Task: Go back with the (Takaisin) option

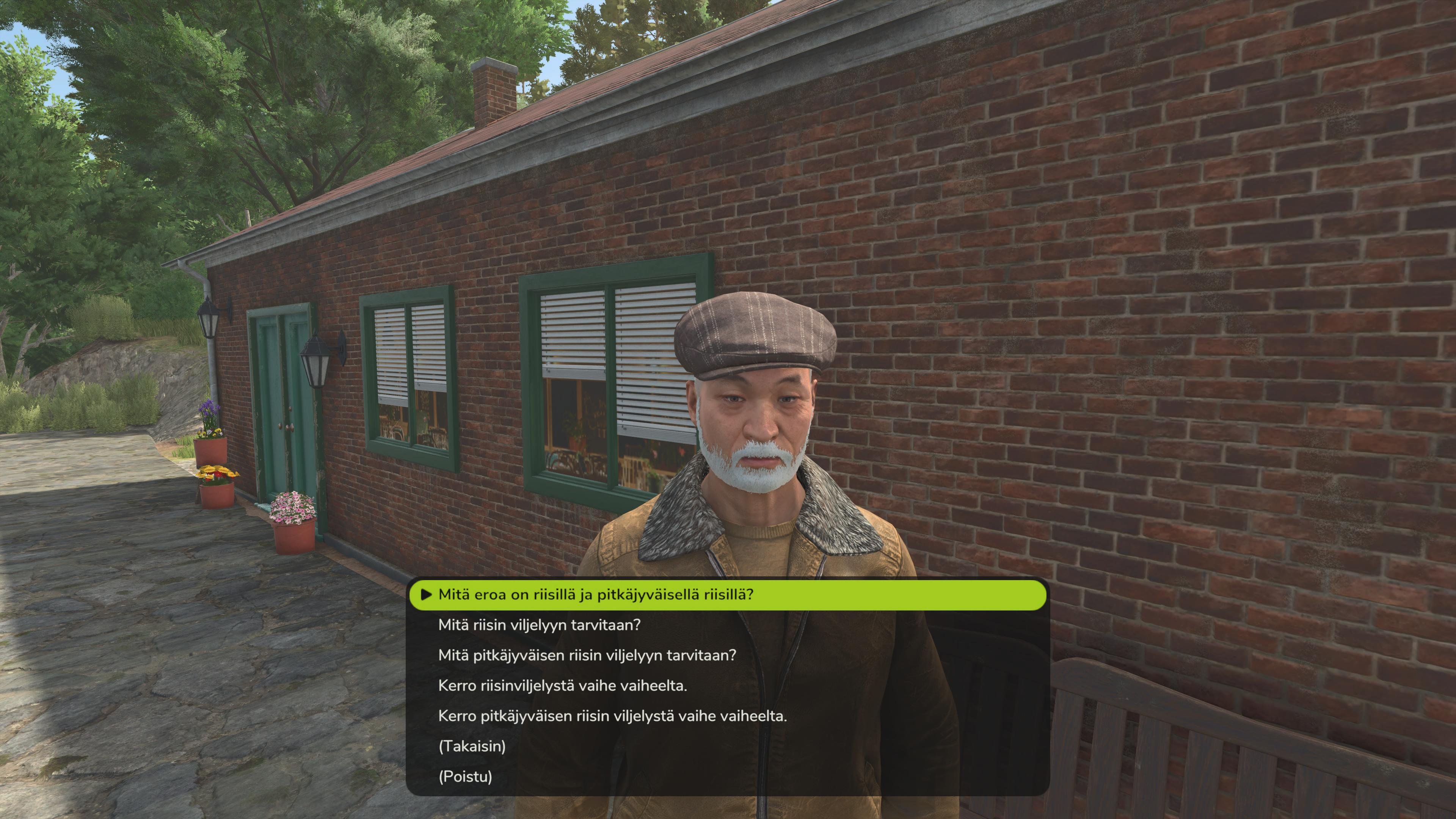Action: click(x=472, y=746)
